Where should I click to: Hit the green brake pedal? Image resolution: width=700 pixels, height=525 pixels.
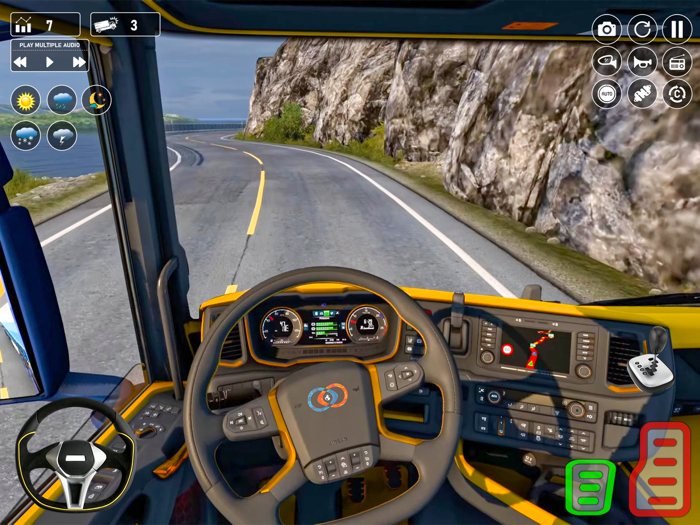point(590,487)
